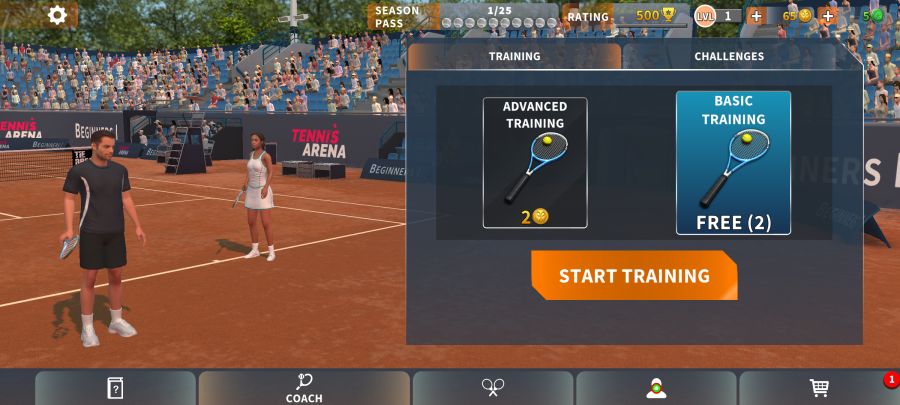Switch to the Training tab
Viewport: 900px width, 405px height.
514,57
